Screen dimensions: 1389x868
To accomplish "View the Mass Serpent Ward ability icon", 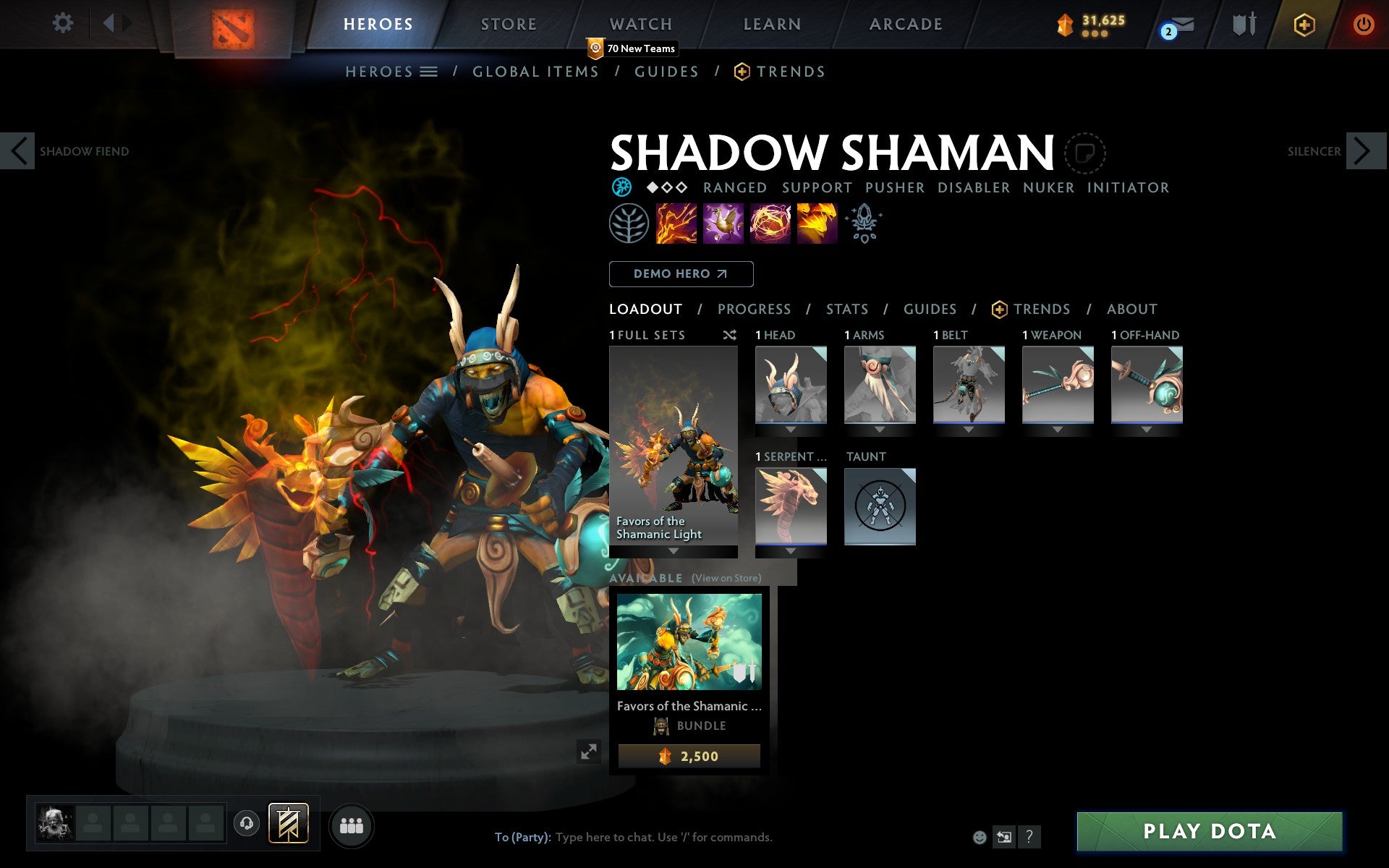I will click(816, 224).
